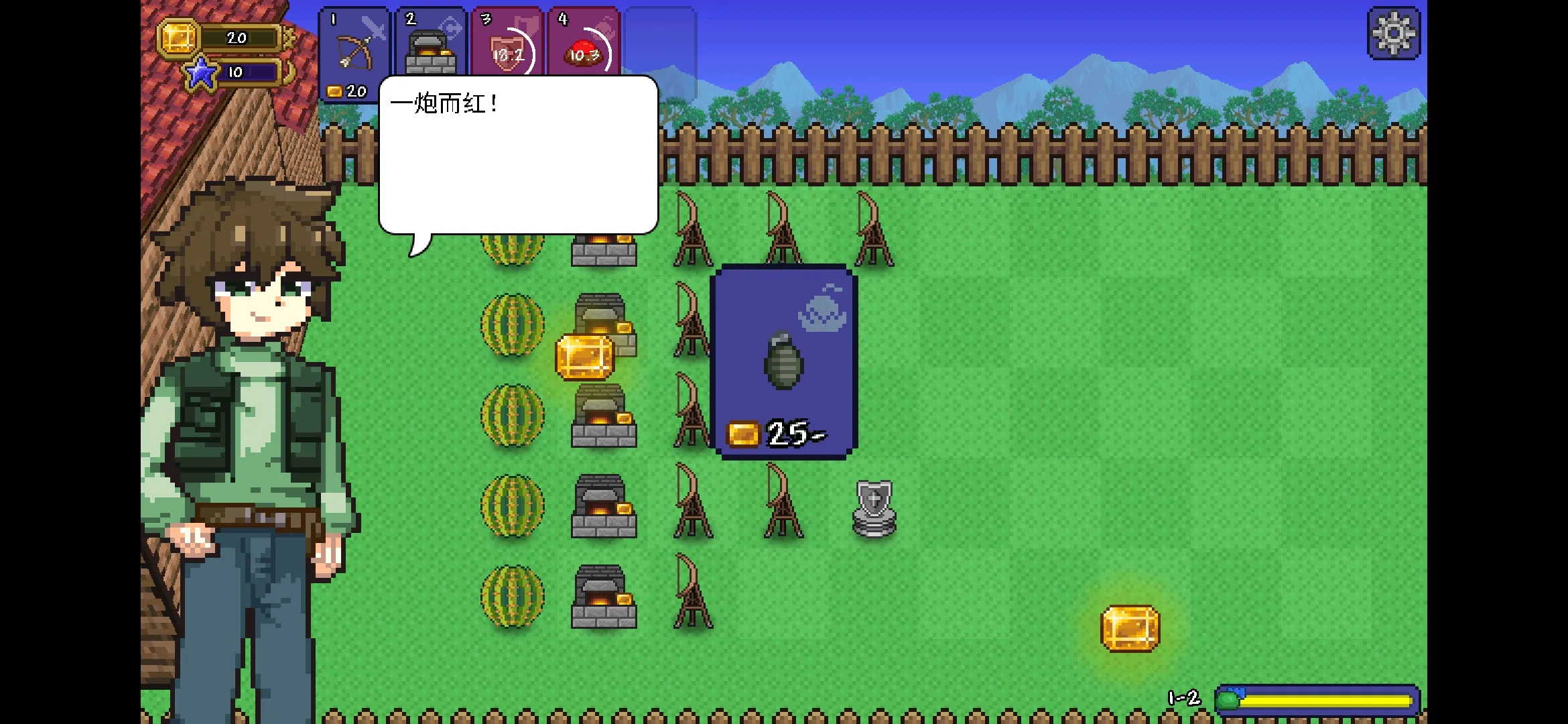This screenshot has height=724, width=1568.
Task: Open settings with the gear button
Action: coord(1393,34)
